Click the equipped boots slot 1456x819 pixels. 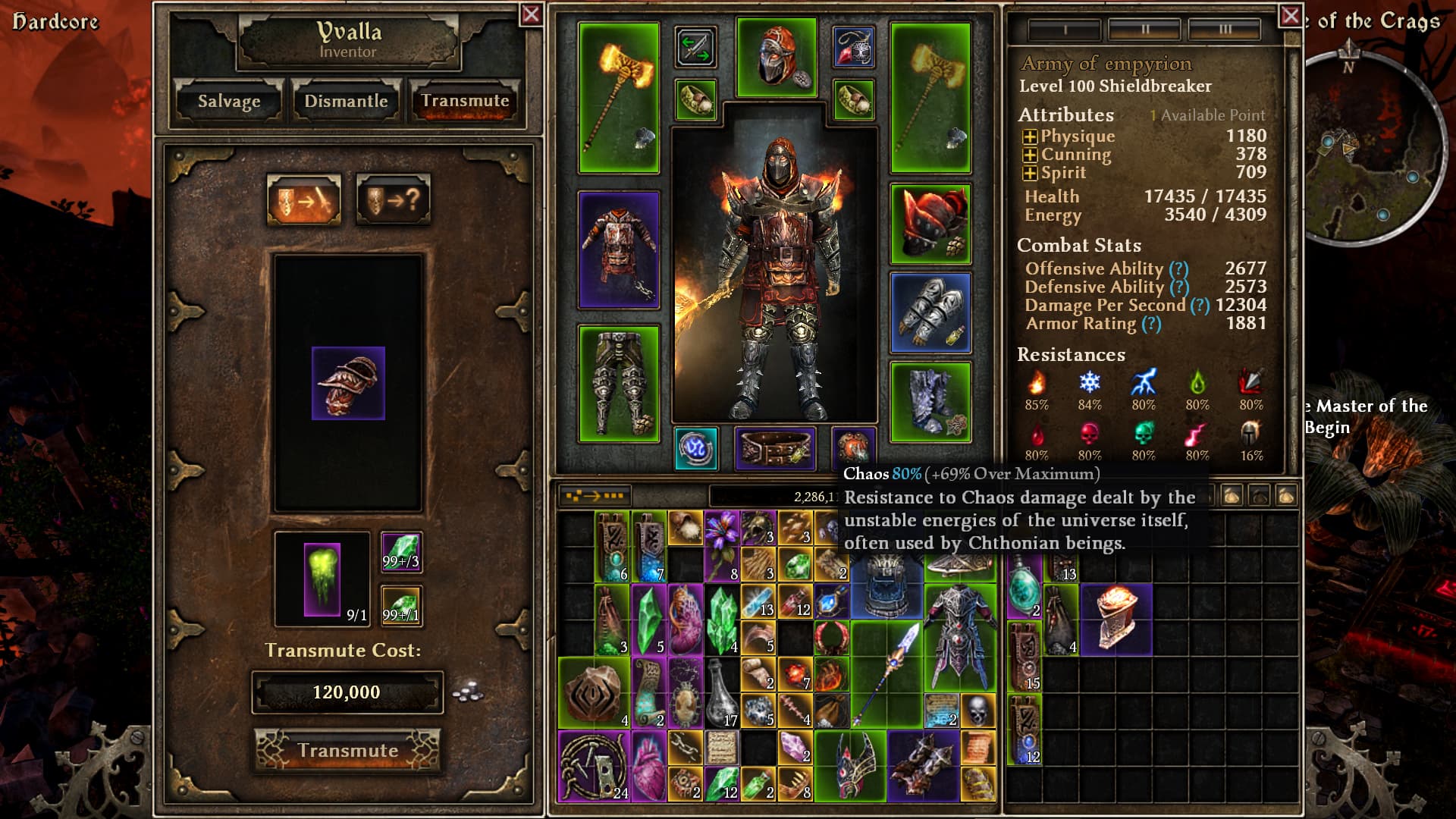coord(930,402)
